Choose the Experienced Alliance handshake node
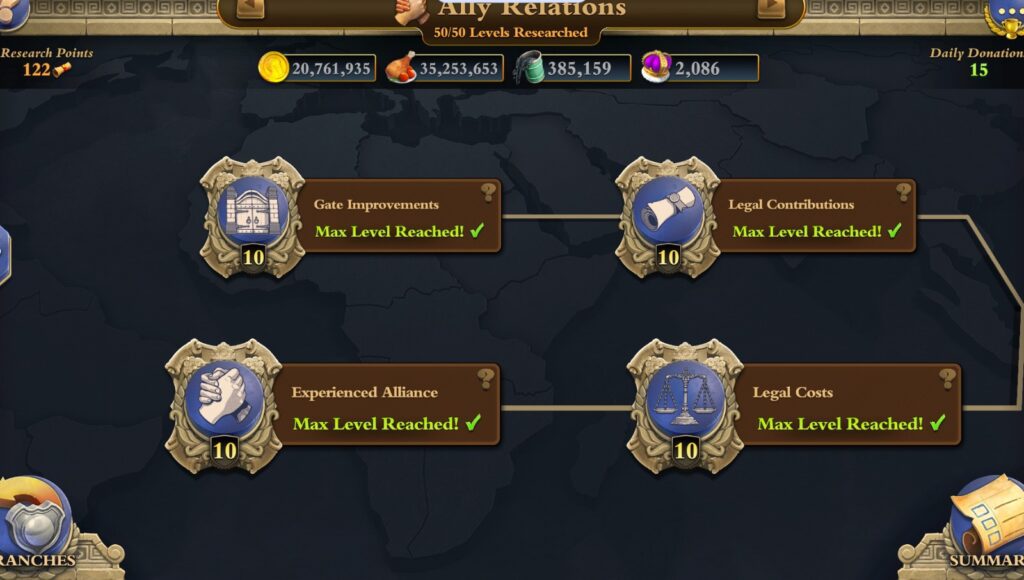1024x580 pixels. click(x=224, y=396)
